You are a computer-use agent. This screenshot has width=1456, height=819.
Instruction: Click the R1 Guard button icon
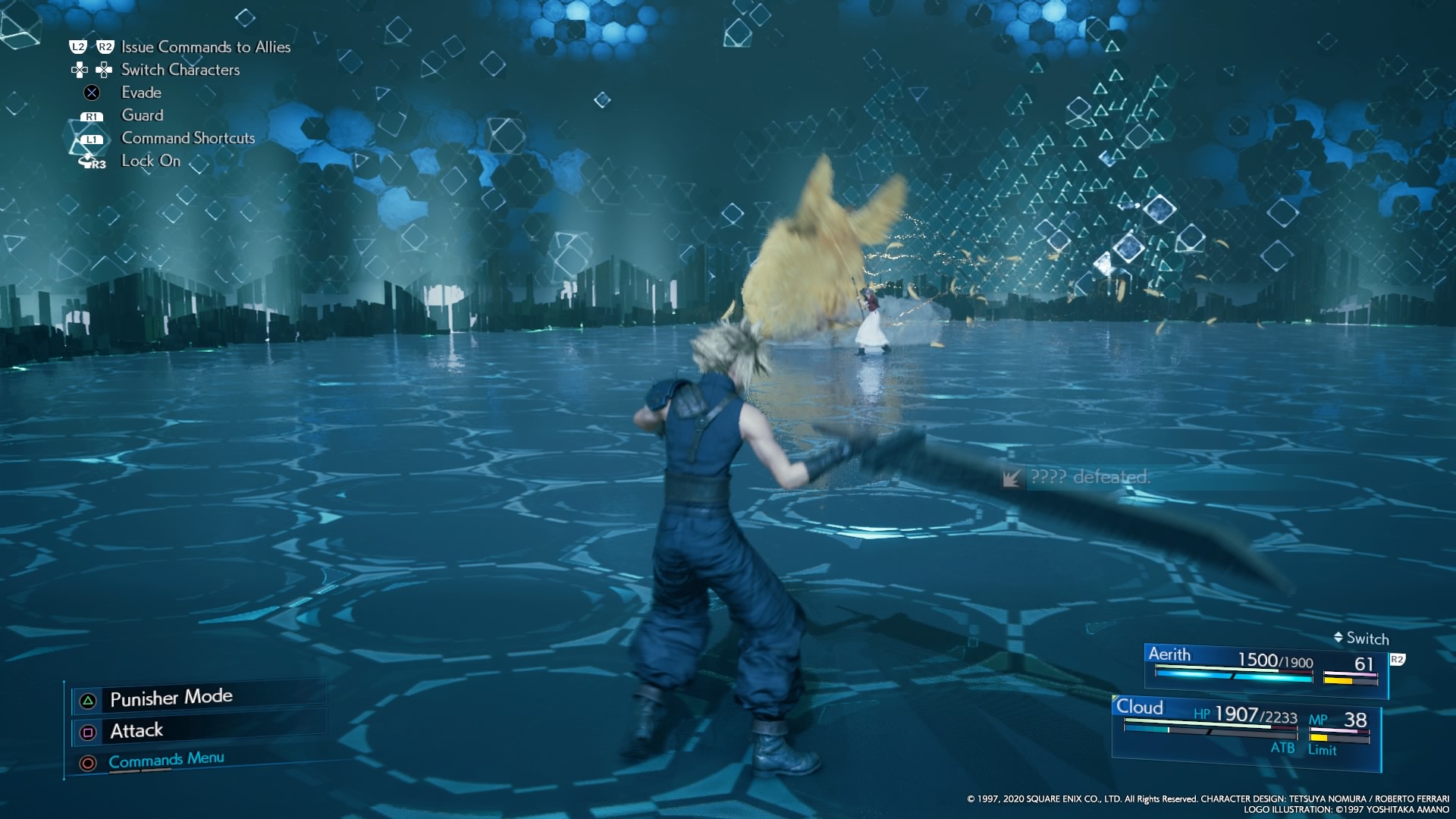tap(91, 115)
